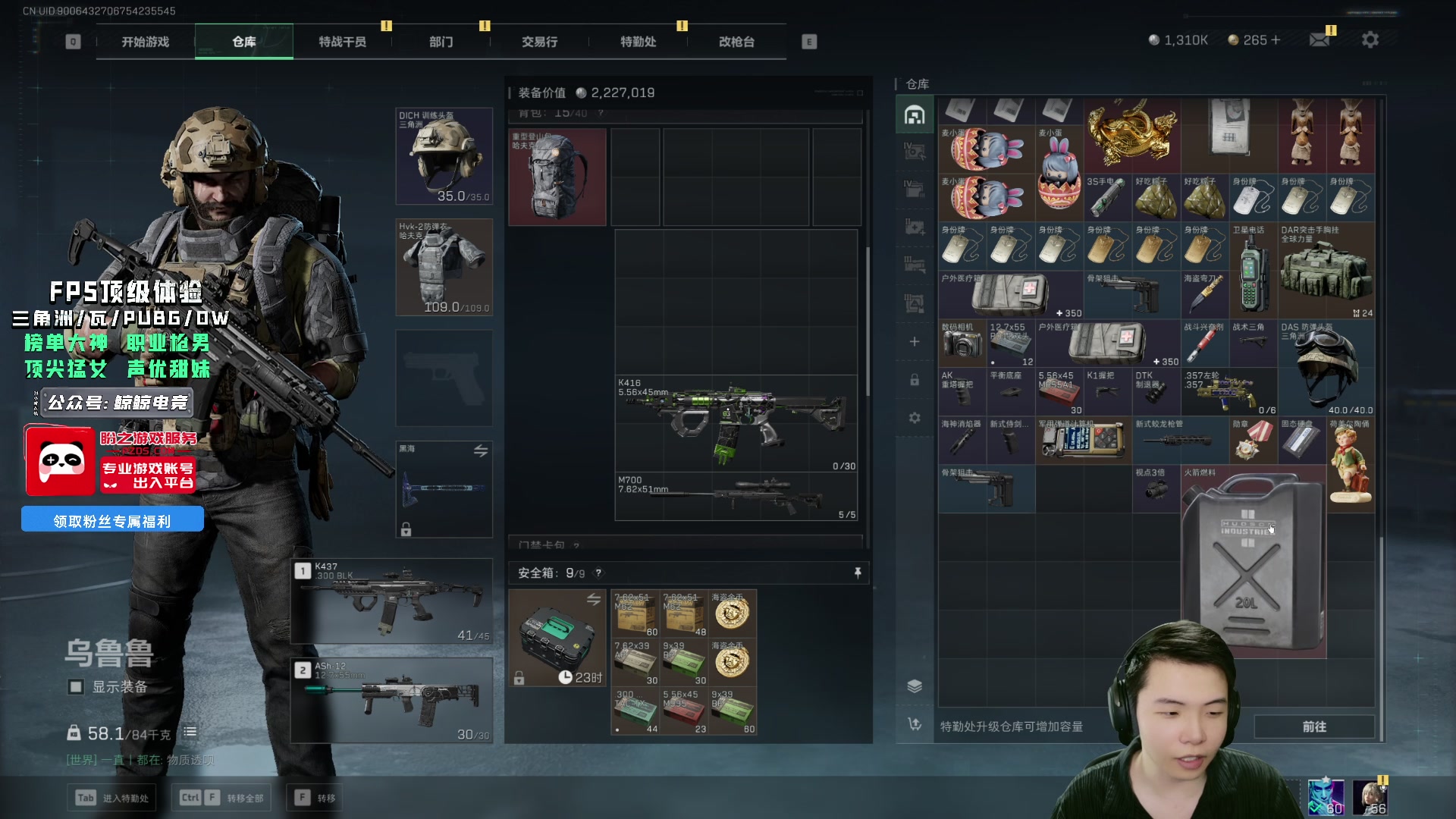Viewport: 1456px width, 819px height.
Task: Toggle the 显示装备 show equipment checkbox
Action: 76,687
